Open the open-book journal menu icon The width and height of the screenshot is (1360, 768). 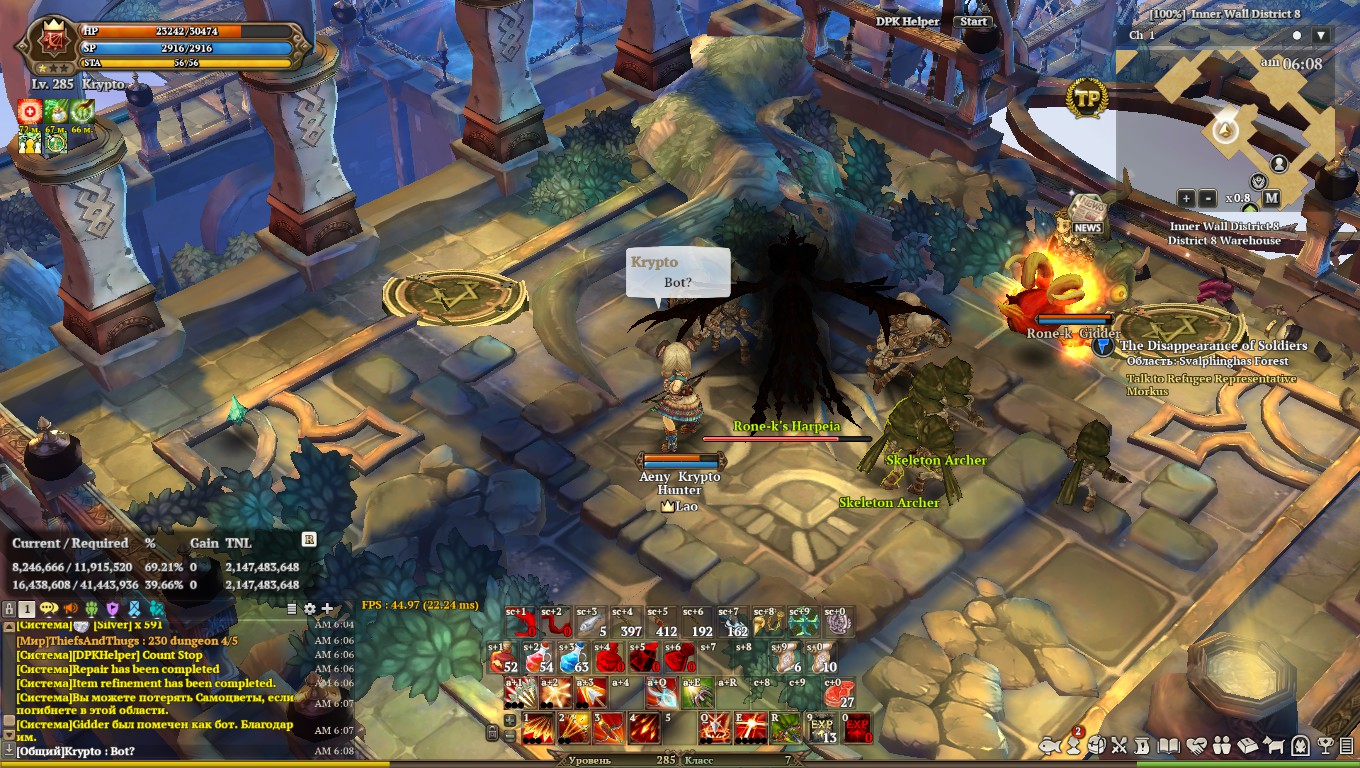pos(1167,745)
